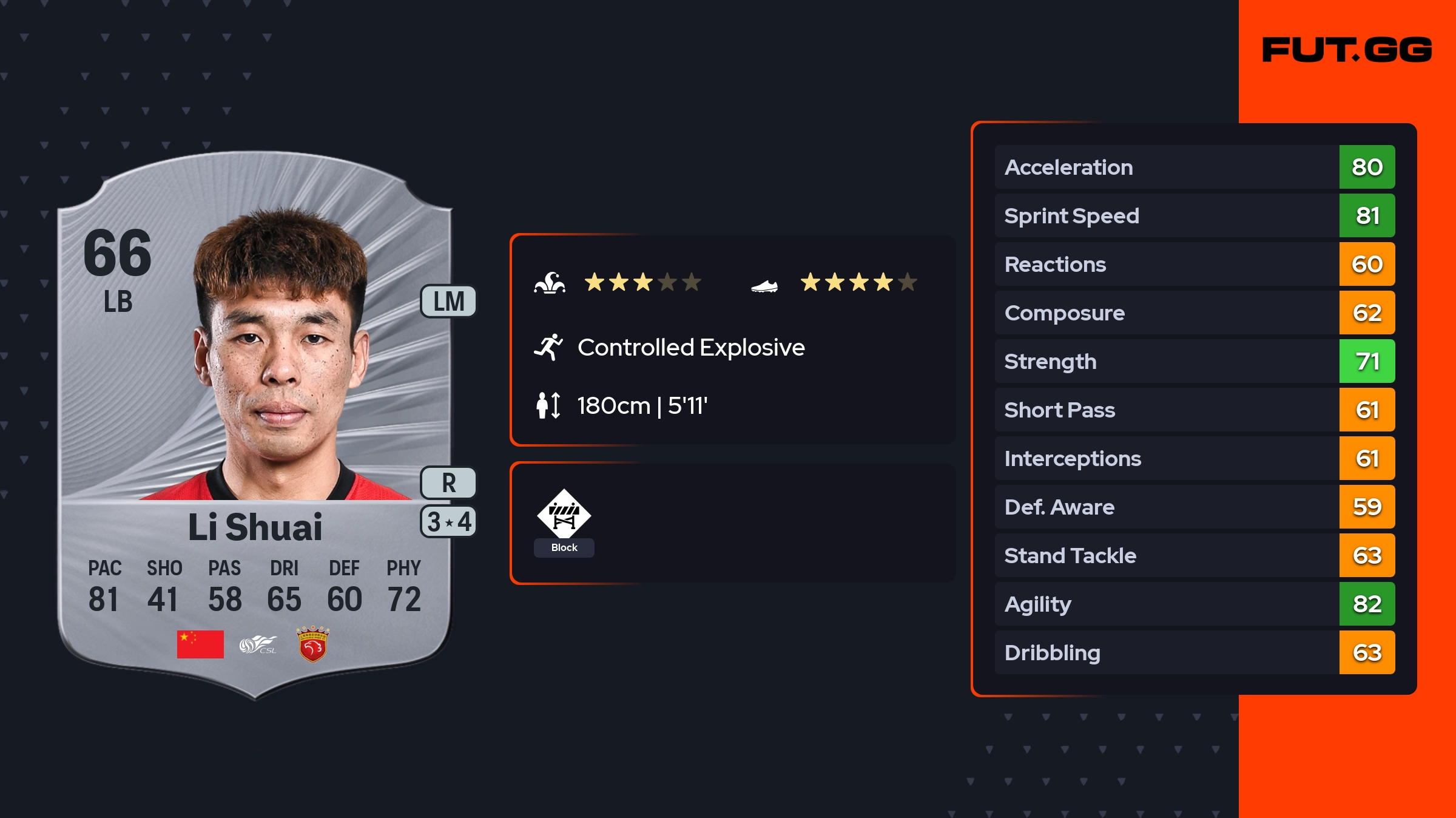The image size is (1456, 818).
Task: Click the R preferred foot badge
Action: 449,483
